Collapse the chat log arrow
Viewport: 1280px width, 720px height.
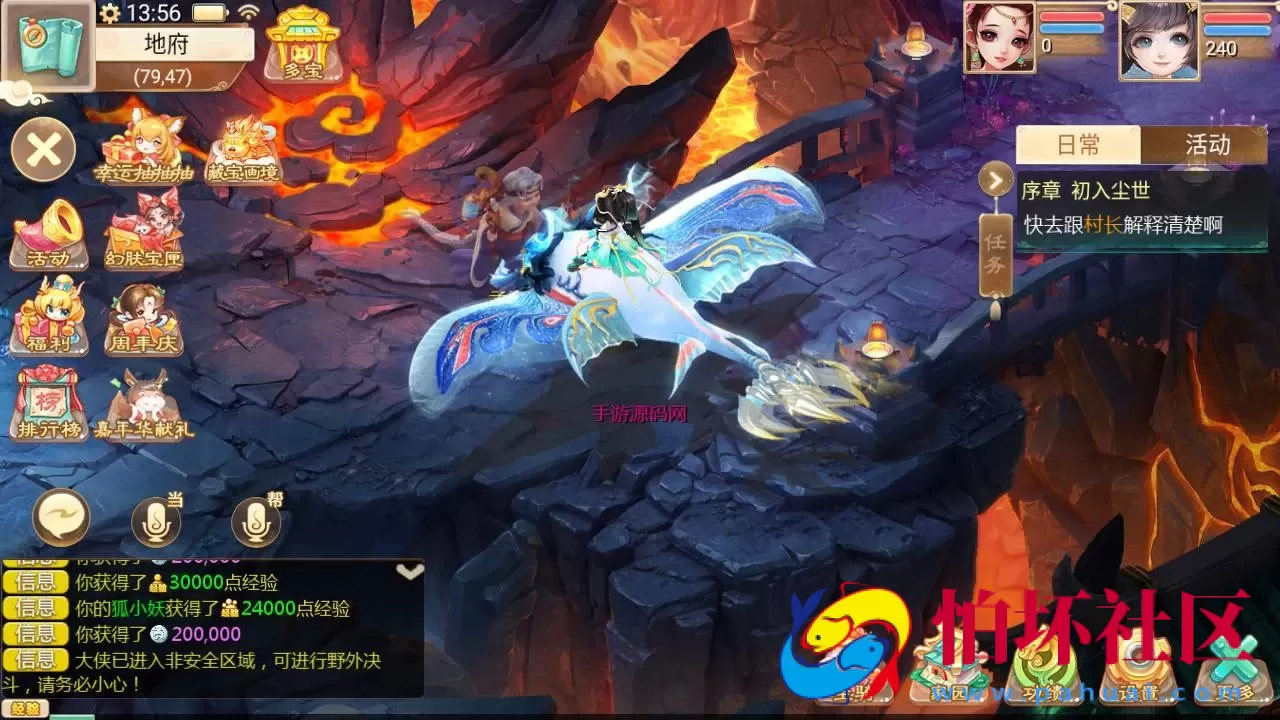click(410, 571)
